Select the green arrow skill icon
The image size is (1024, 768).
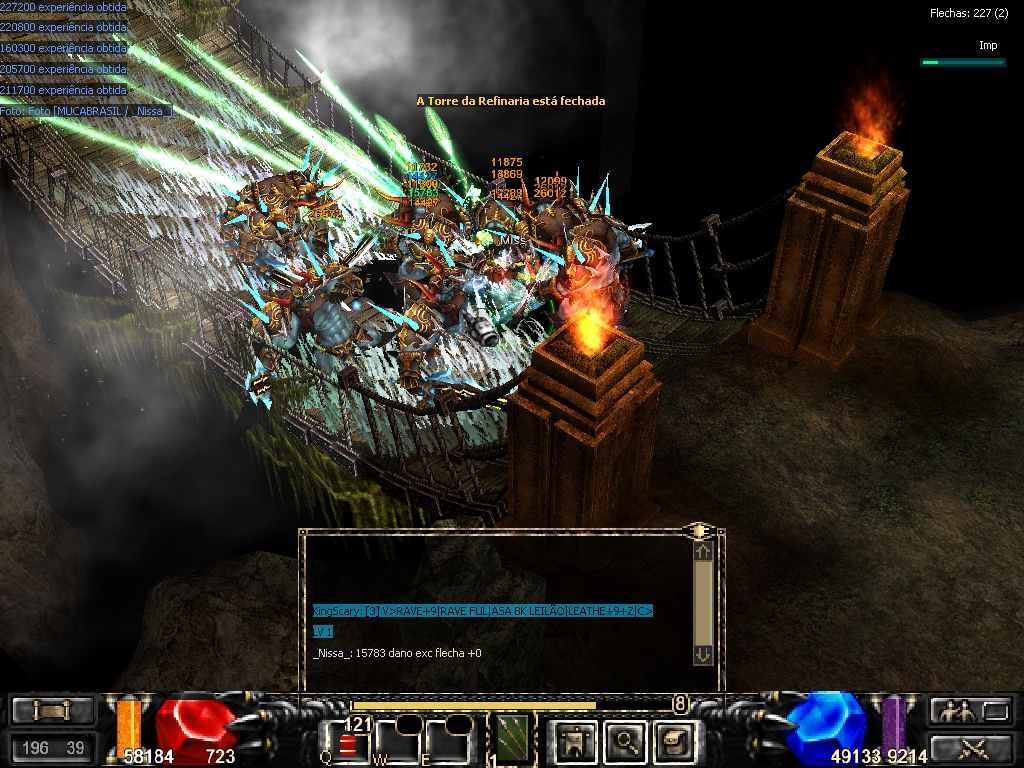tap(512, 738)
